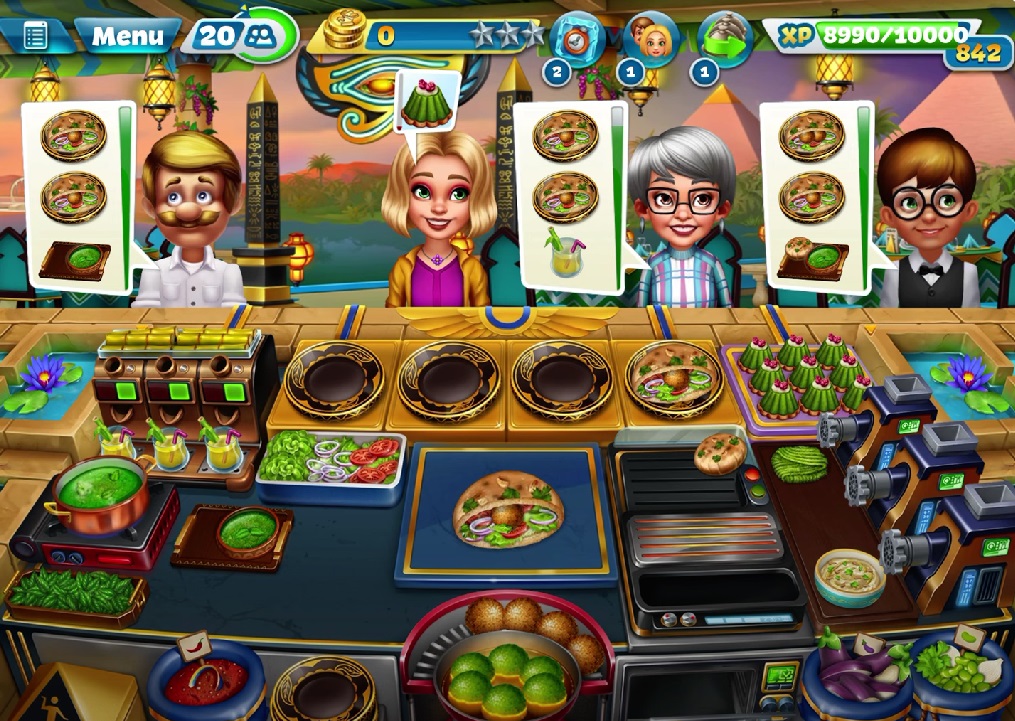Choose the sliced avocado on the board

pos(797,463)
